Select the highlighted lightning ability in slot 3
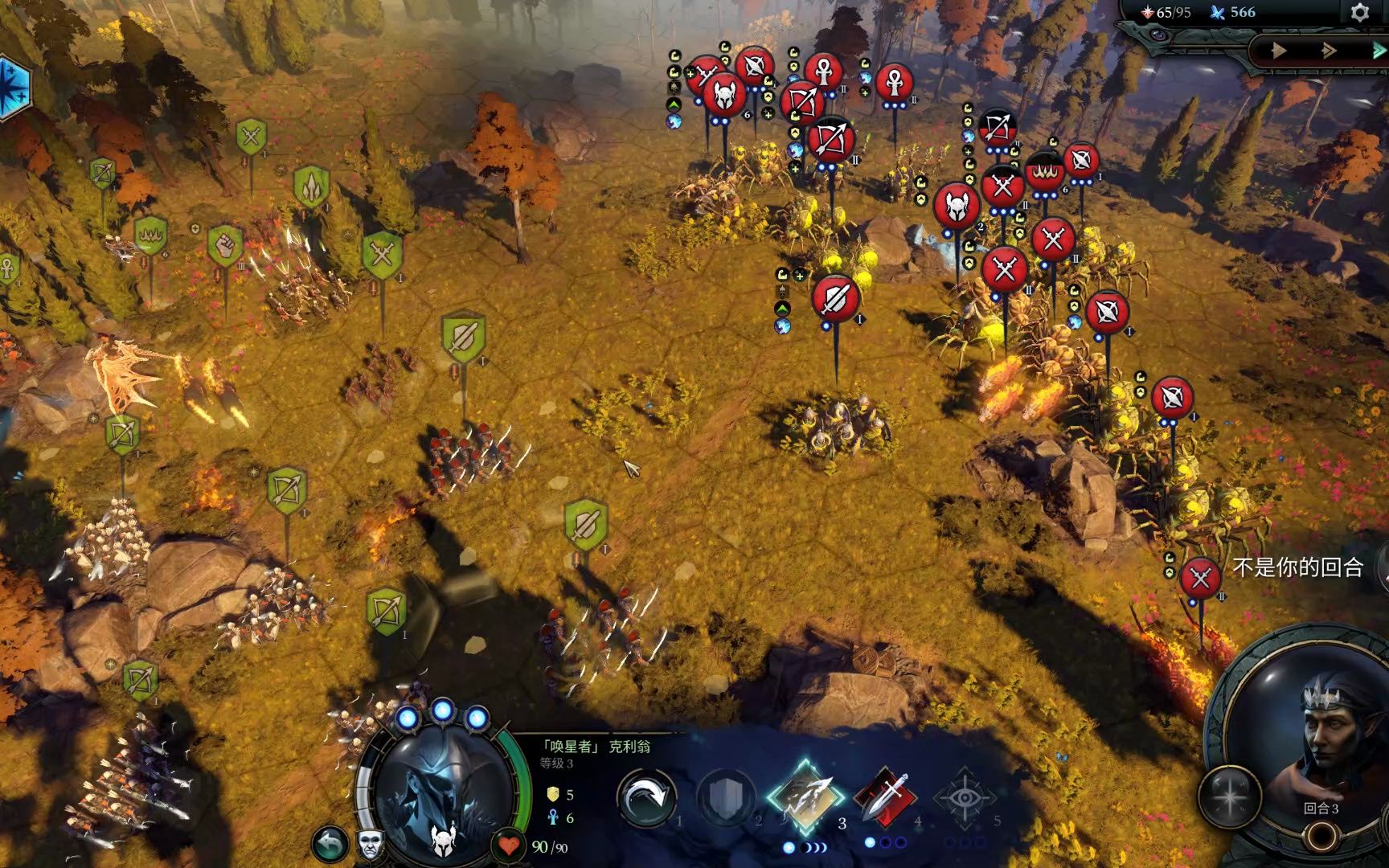1389x868 pixels. coord(805,796)
